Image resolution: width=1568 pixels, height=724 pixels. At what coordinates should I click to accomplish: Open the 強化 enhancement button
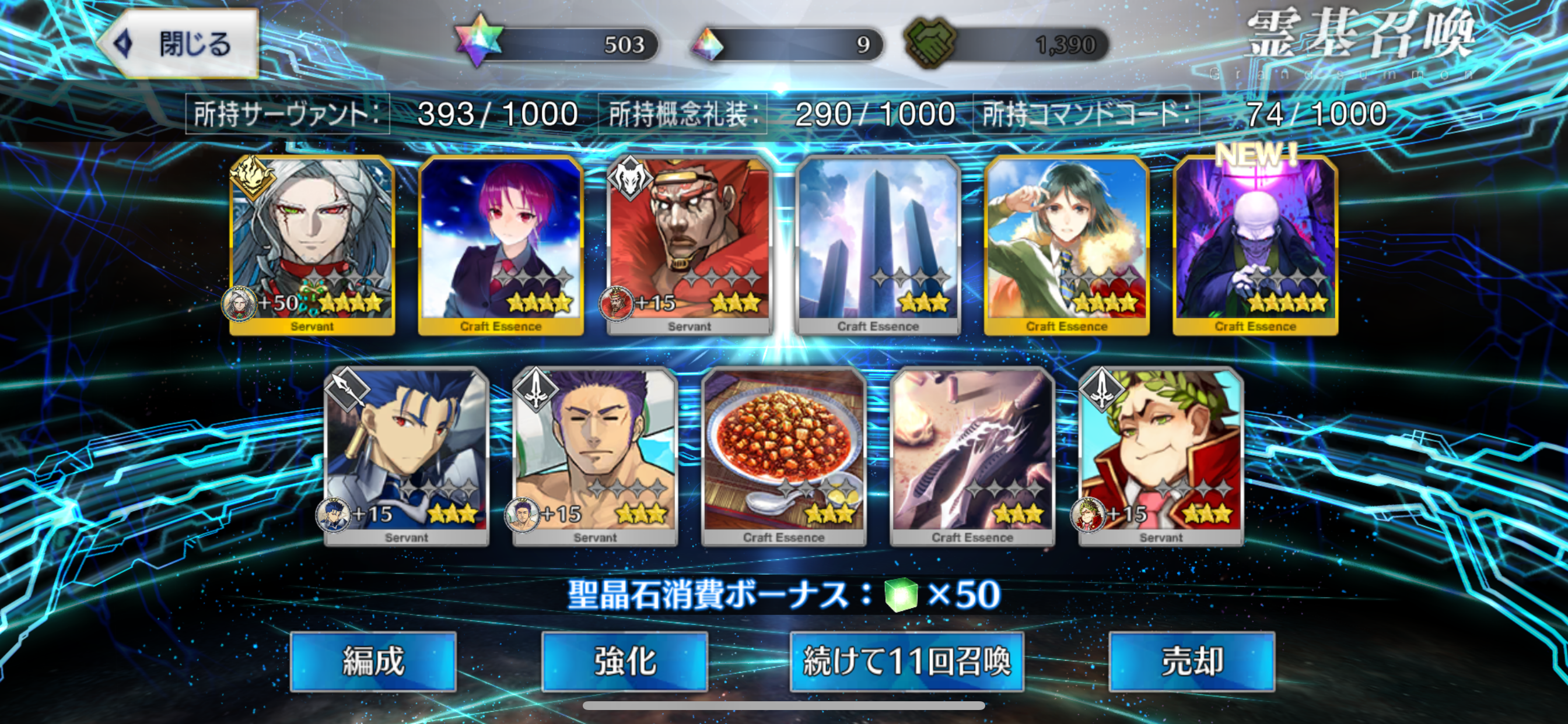624,660
